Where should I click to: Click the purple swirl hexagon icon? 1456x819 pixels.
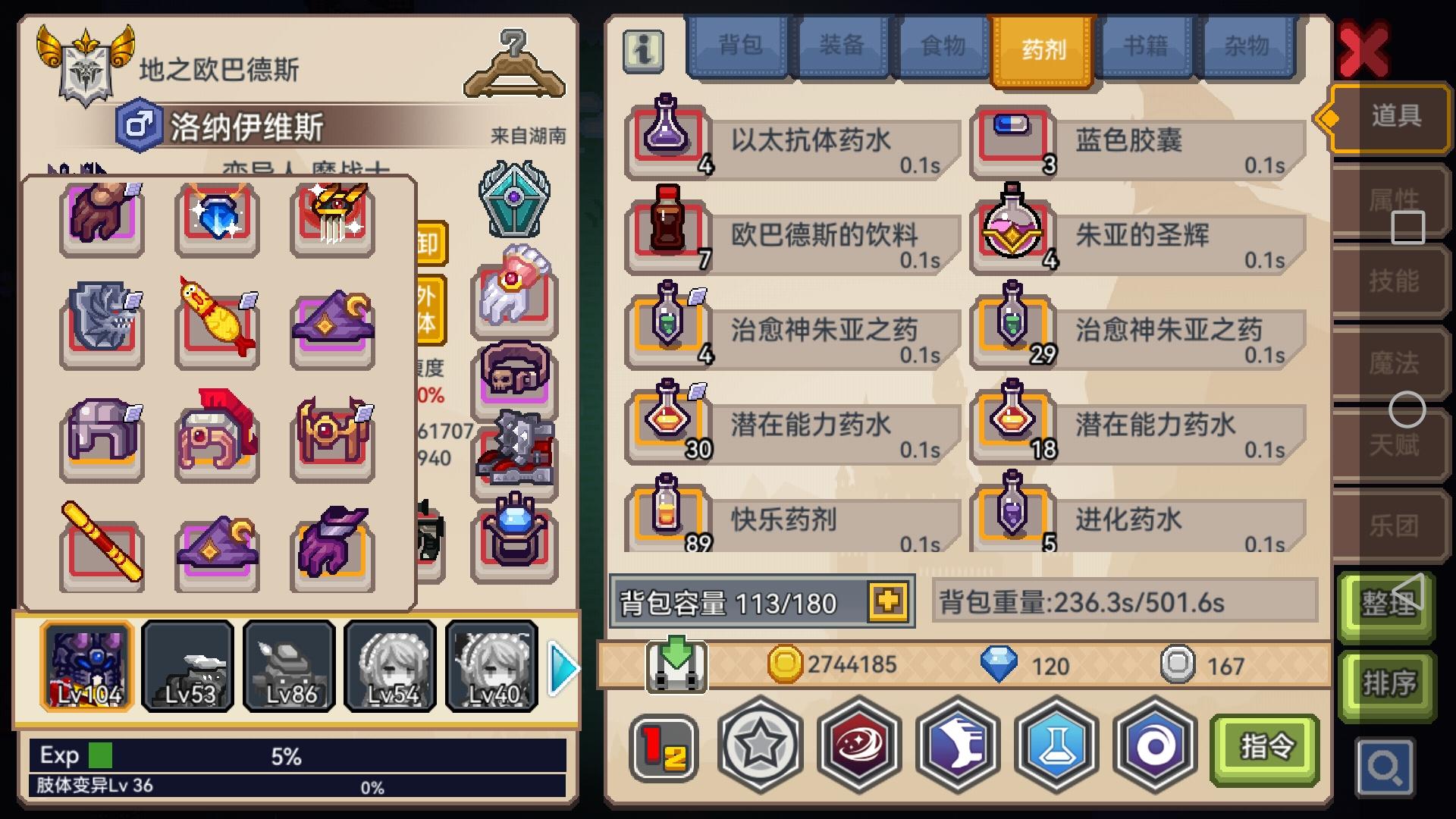click(x=1153, y=747)
